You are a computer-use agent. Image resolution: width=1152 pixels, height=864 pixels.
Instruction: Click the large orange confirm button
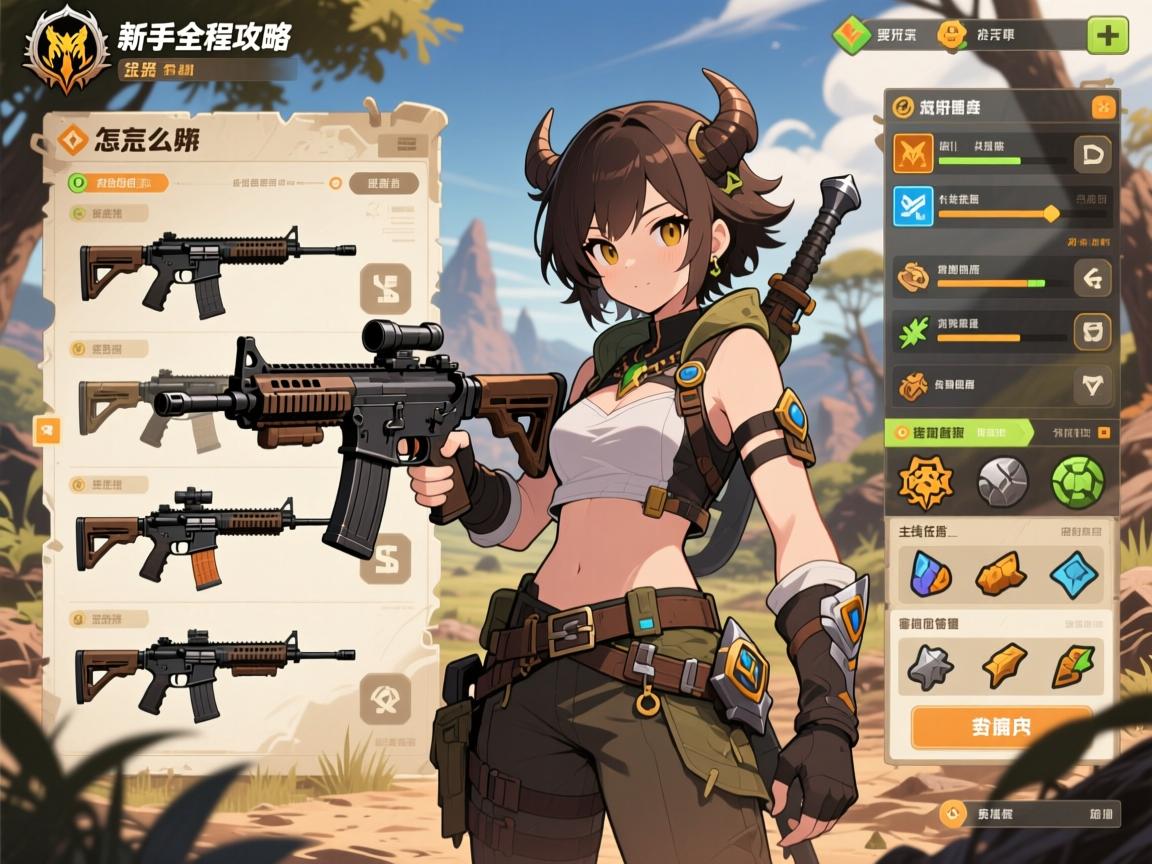pos(1001,727)
